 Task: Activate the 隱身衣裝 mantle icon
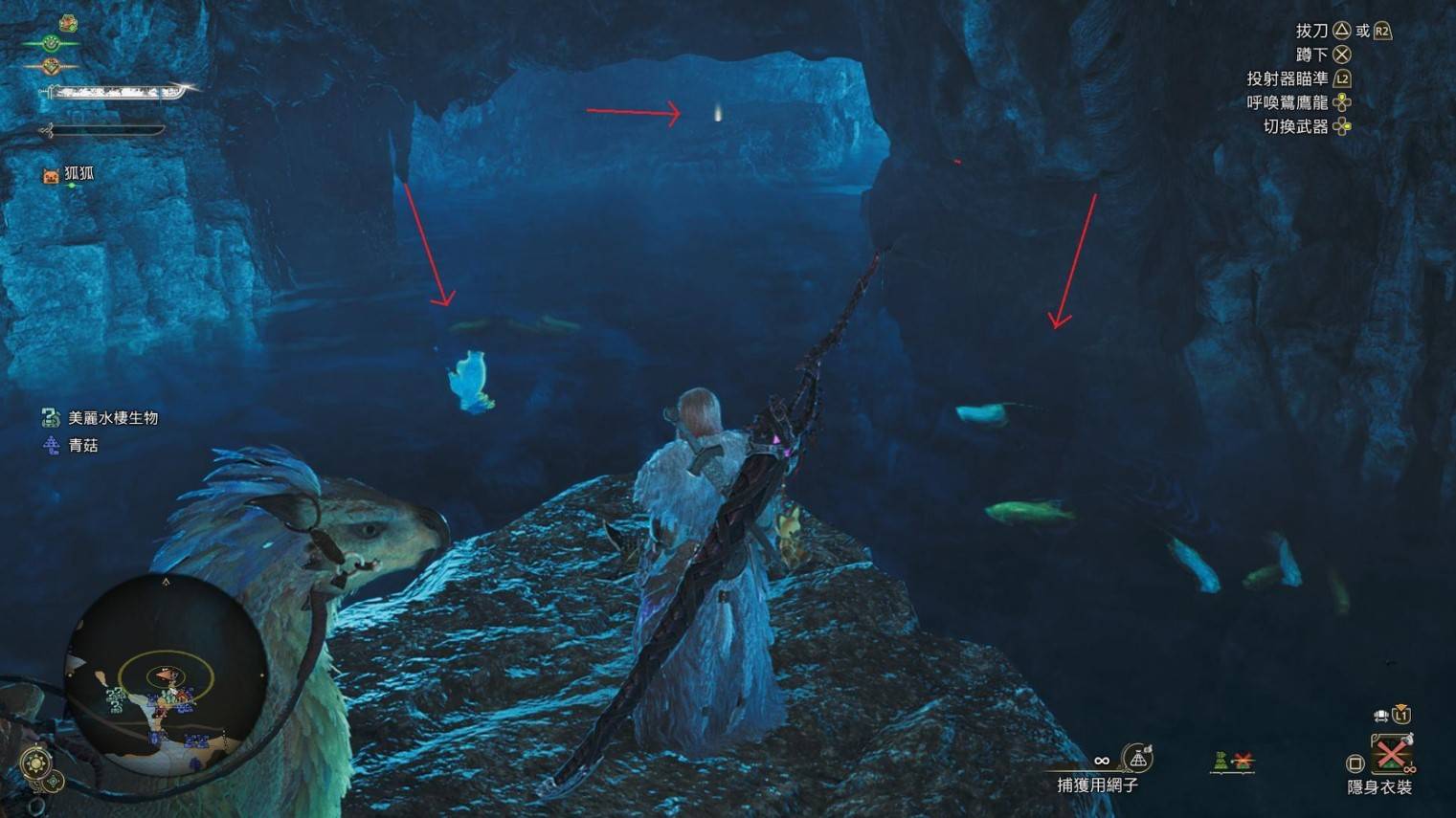click(x=1391, y=754)
